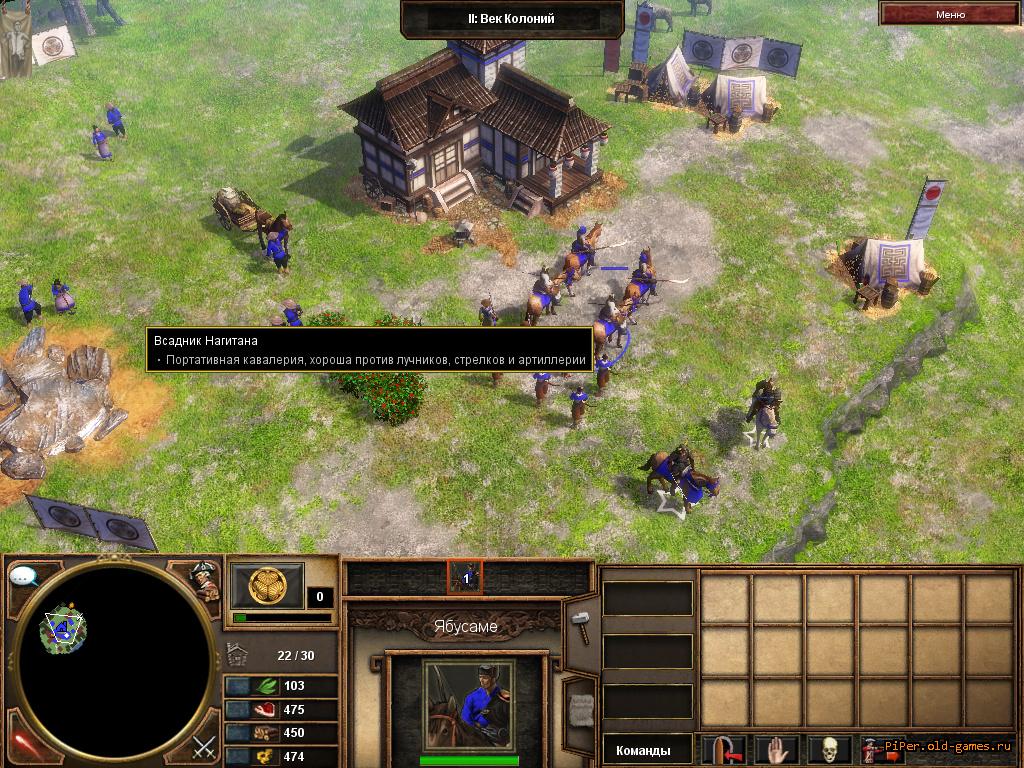The image size is (1024, 768).
Task: Select control group 1 banner
Action: 465,577
